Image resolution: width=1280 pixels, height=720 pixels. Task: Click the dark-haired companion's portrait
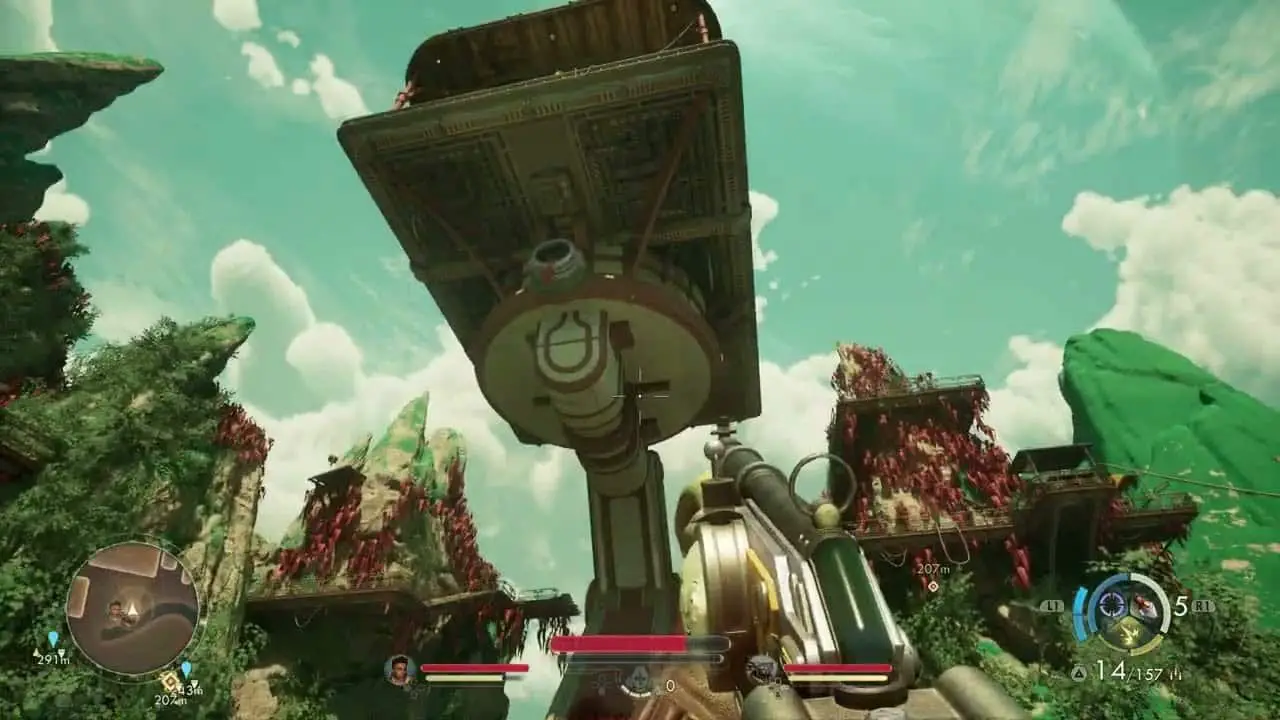coord(400,669)
